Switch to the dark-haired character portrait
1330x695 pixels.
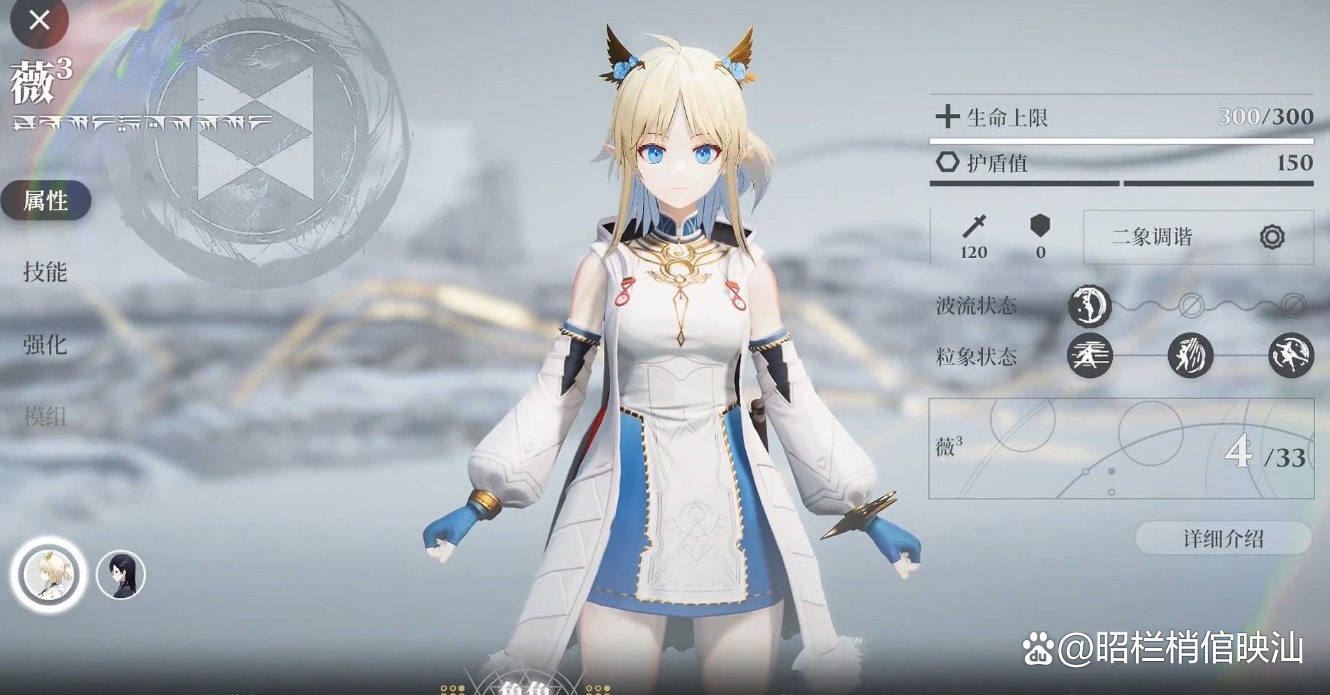pyautogui.click(x=121, y=575)
